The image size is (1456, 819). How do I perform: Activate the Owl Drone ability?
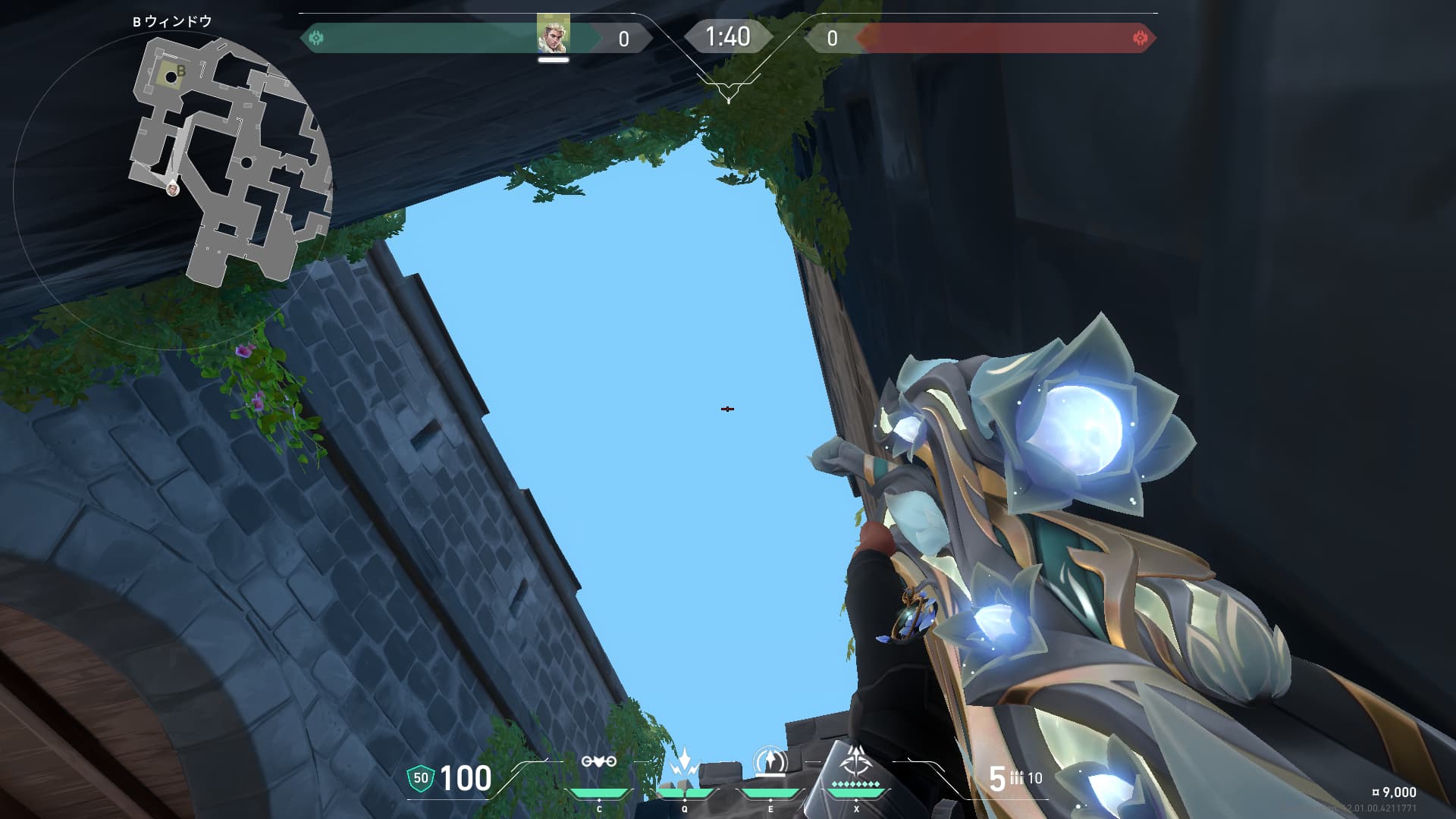pos(598,762)
